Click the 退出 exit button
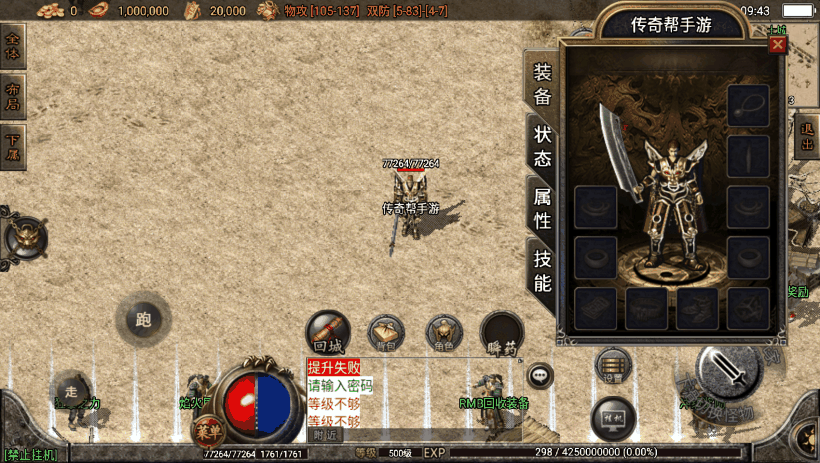 tap(807, 136)
